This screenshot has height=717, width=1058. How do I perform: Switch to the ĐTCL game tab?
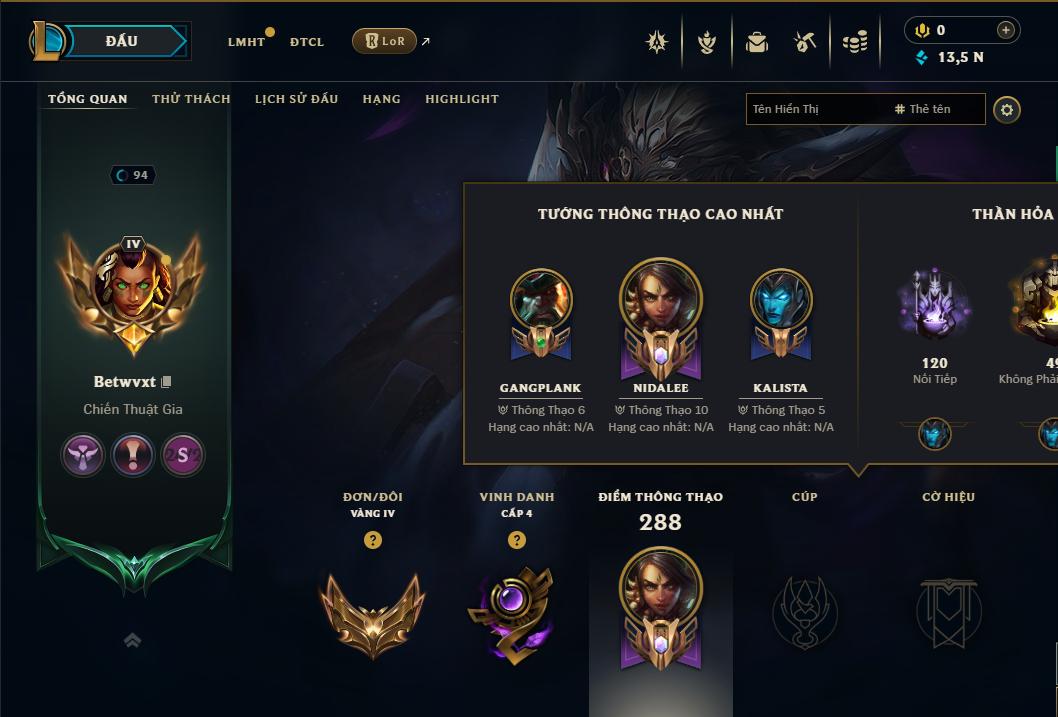307,42
